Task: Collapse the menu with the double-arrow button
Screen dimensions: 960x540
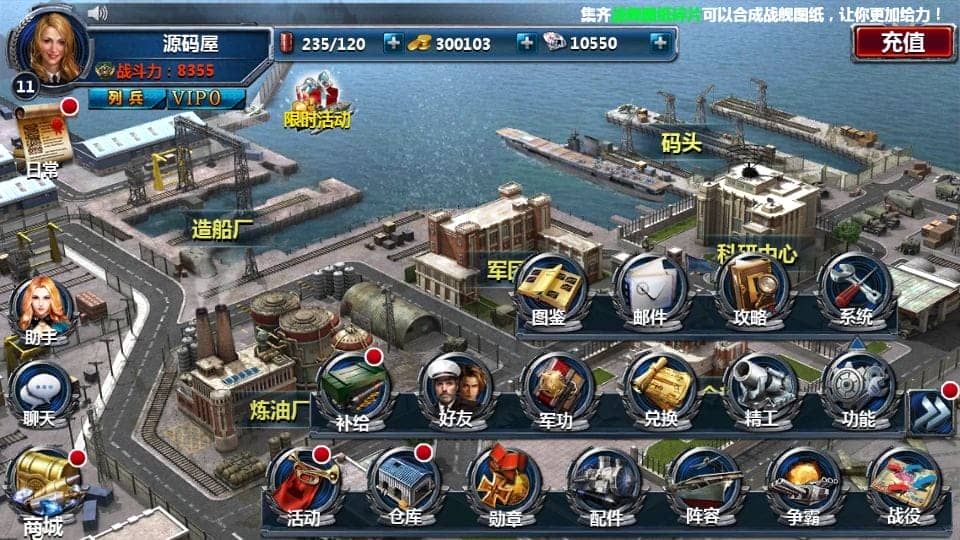Action: point(928,410)
